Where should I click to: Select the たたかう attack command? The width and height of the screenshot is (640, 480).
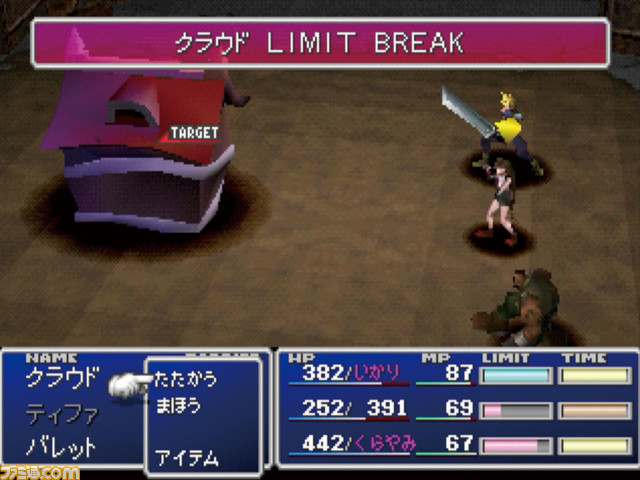(x=186, y=380)
